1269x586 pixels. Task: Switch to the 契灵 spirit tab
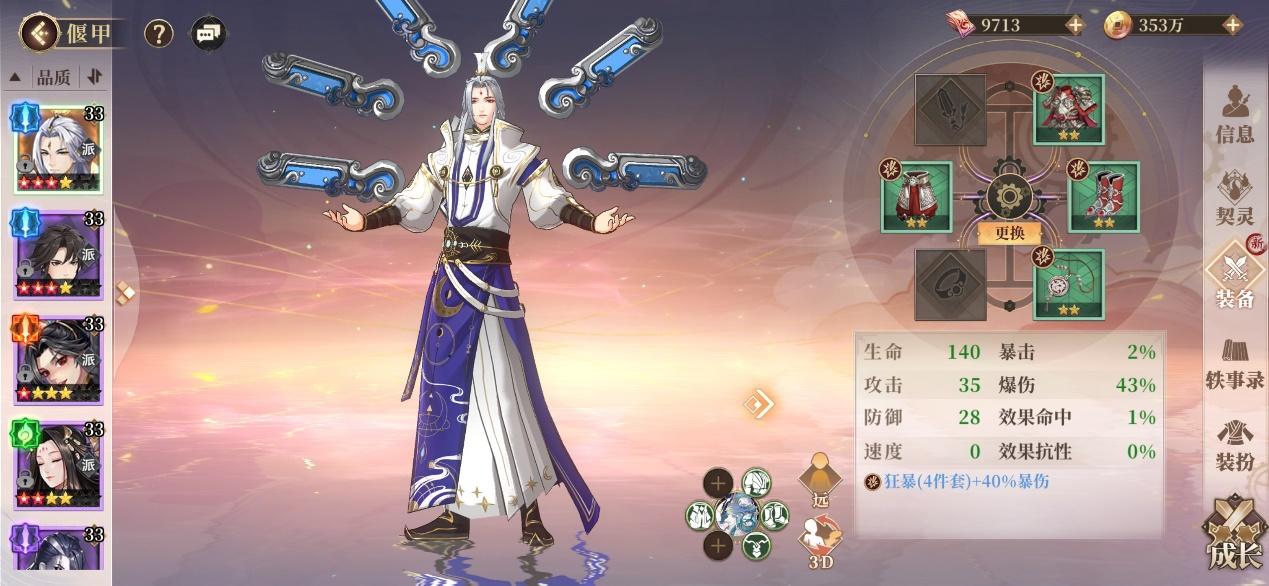[x=1235, y=197]
